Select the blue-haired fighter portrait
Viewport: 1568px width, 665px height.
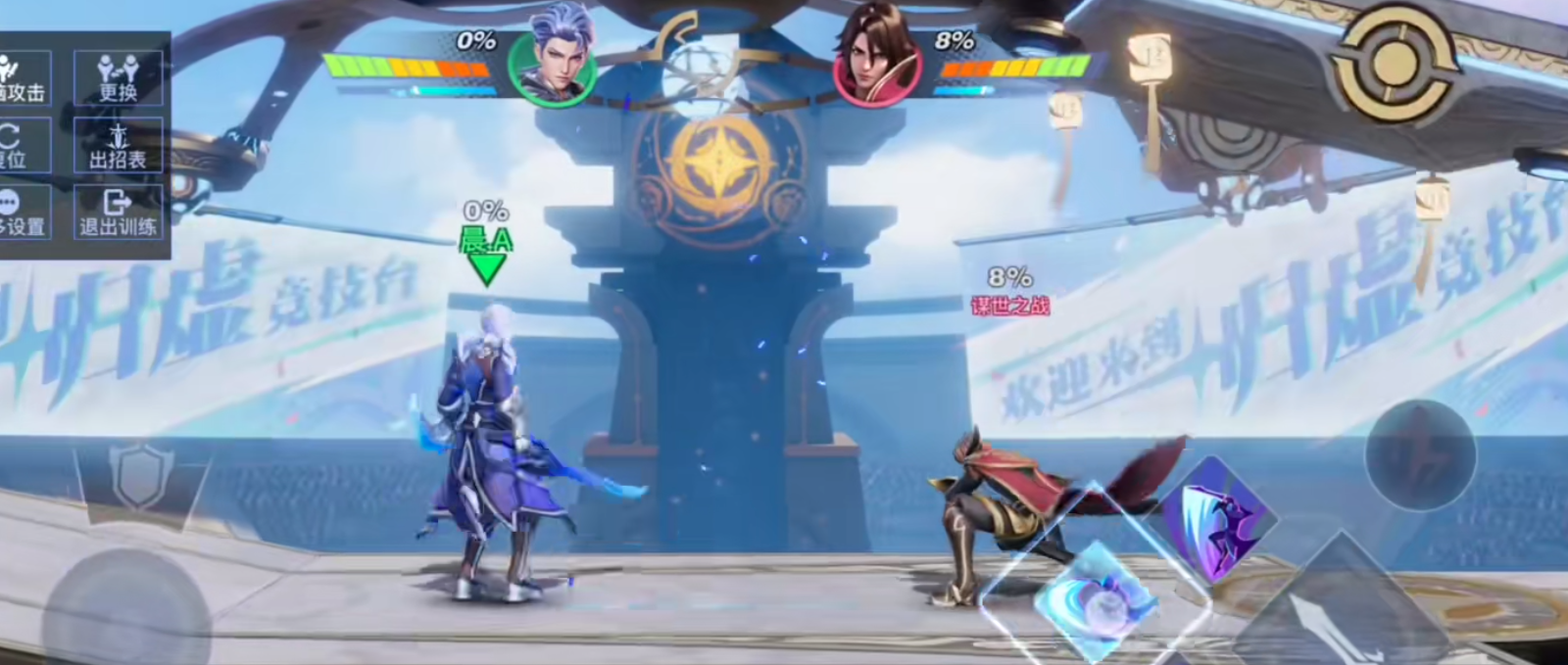[554, 59]
